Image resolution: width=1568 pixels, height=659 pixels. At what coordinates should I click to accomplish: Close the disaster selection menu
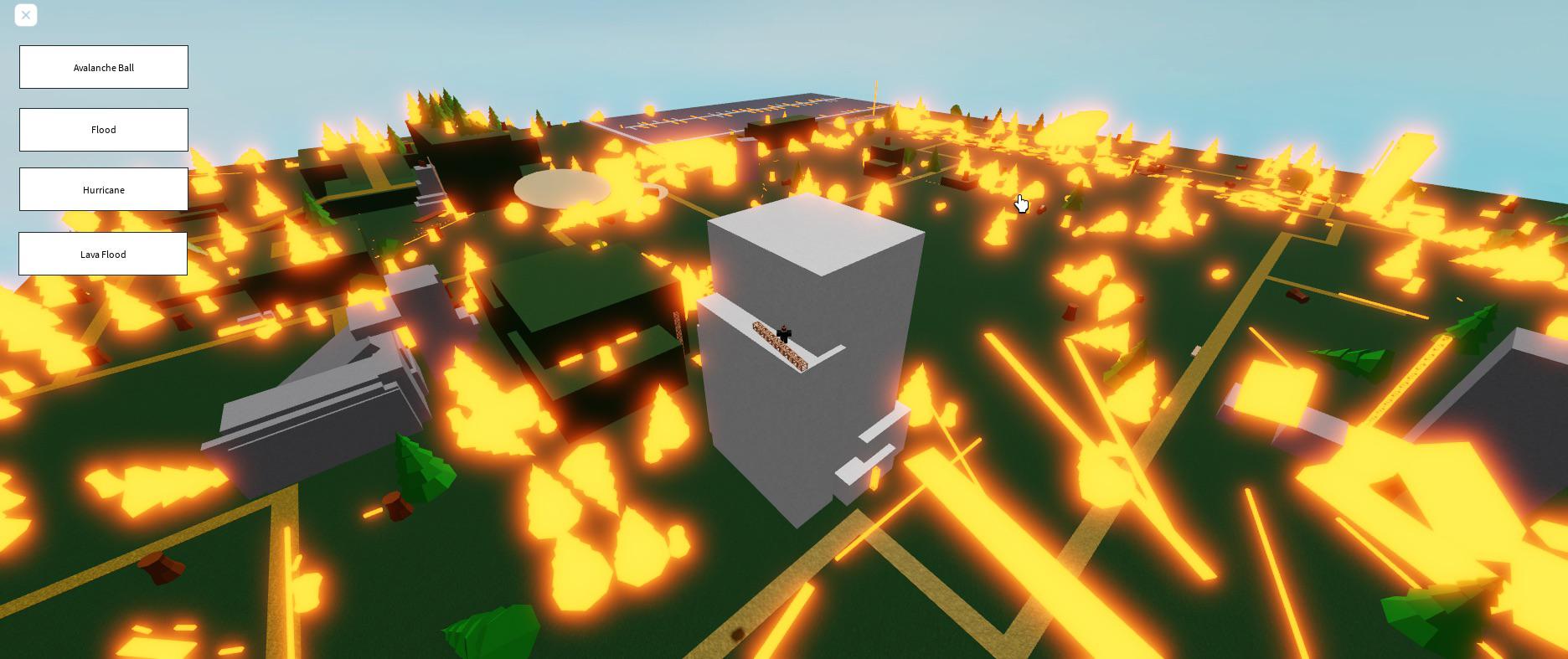pos(25,14)
